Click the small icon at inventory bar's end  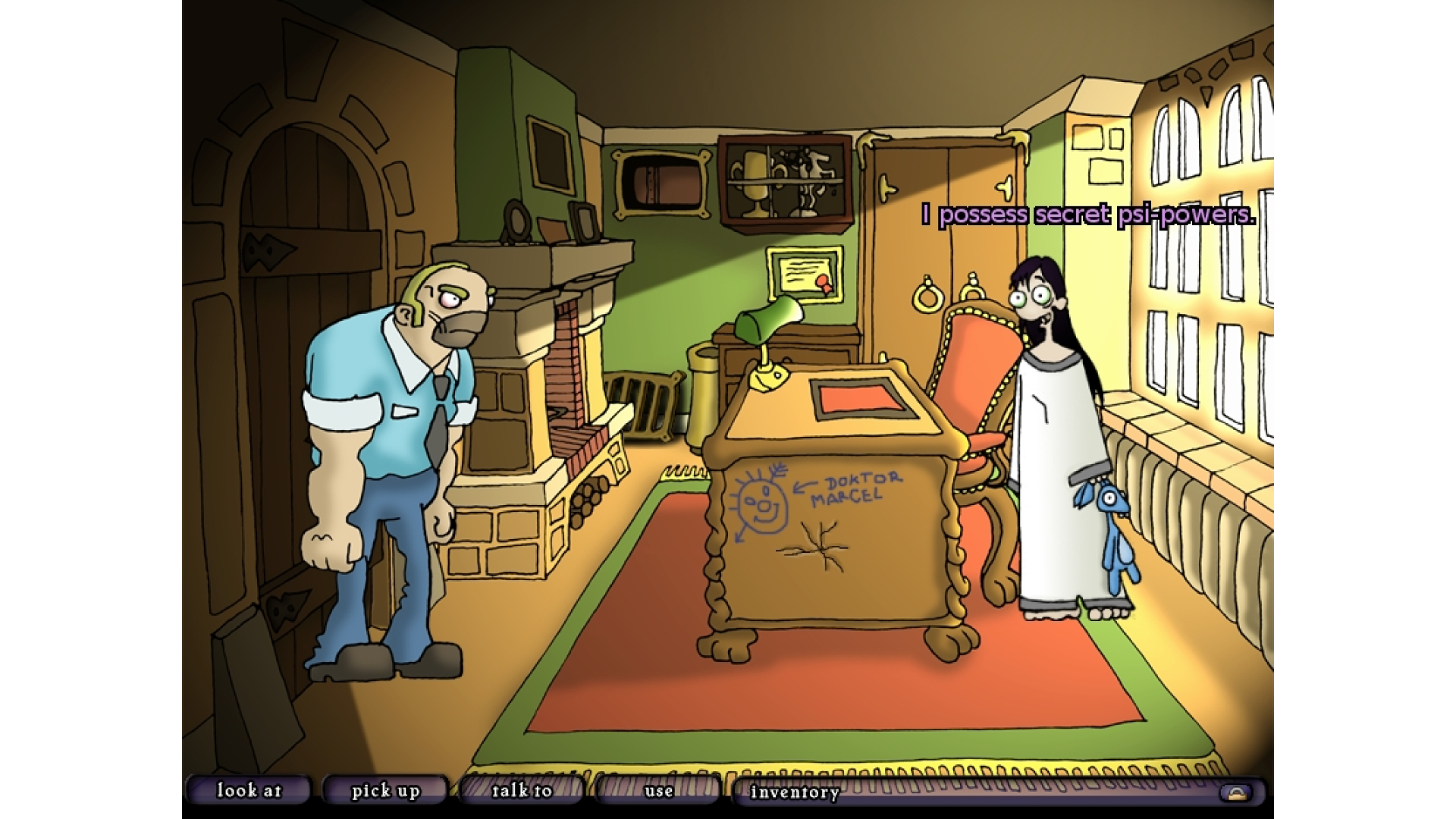[1236, 793]
